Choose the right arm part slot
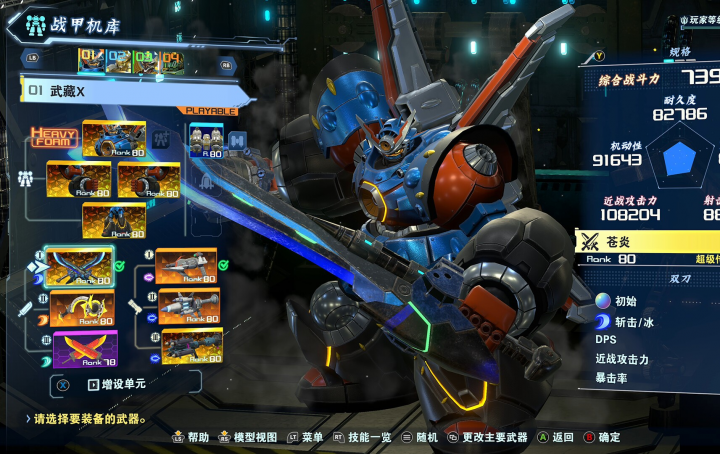Image resolution: width=720 pixels, height=454 pixels. tap(148, 180)
